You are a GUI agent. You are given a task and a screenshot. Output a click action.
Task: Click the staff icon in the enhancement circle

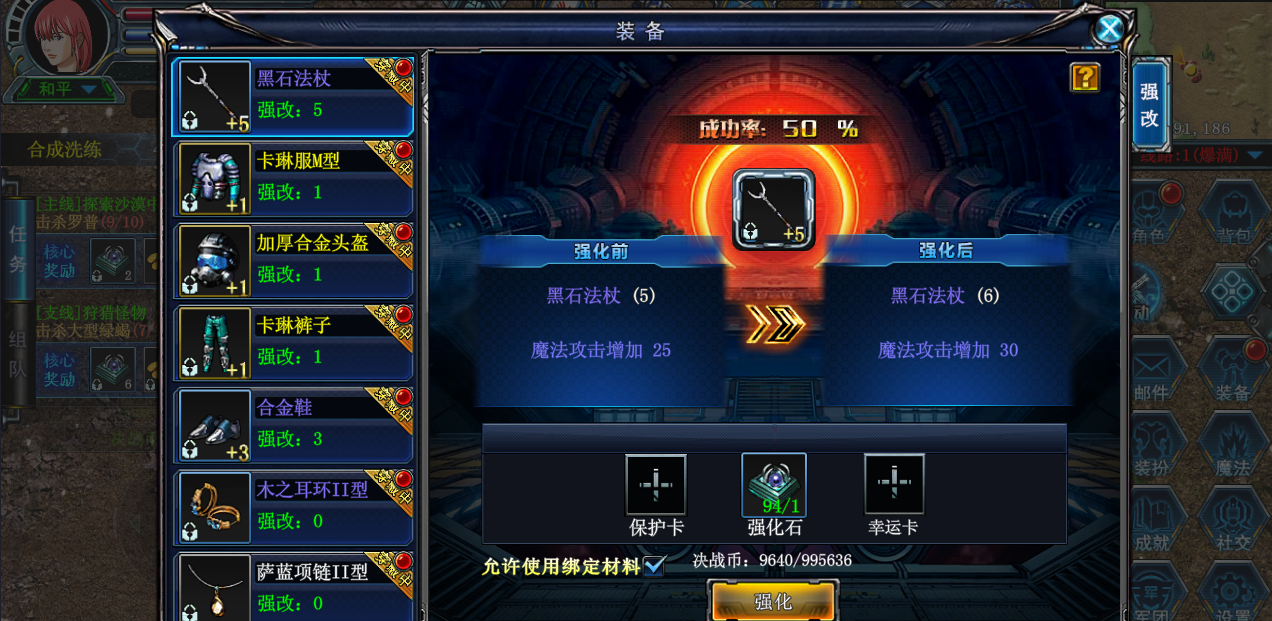pos(774,208)
